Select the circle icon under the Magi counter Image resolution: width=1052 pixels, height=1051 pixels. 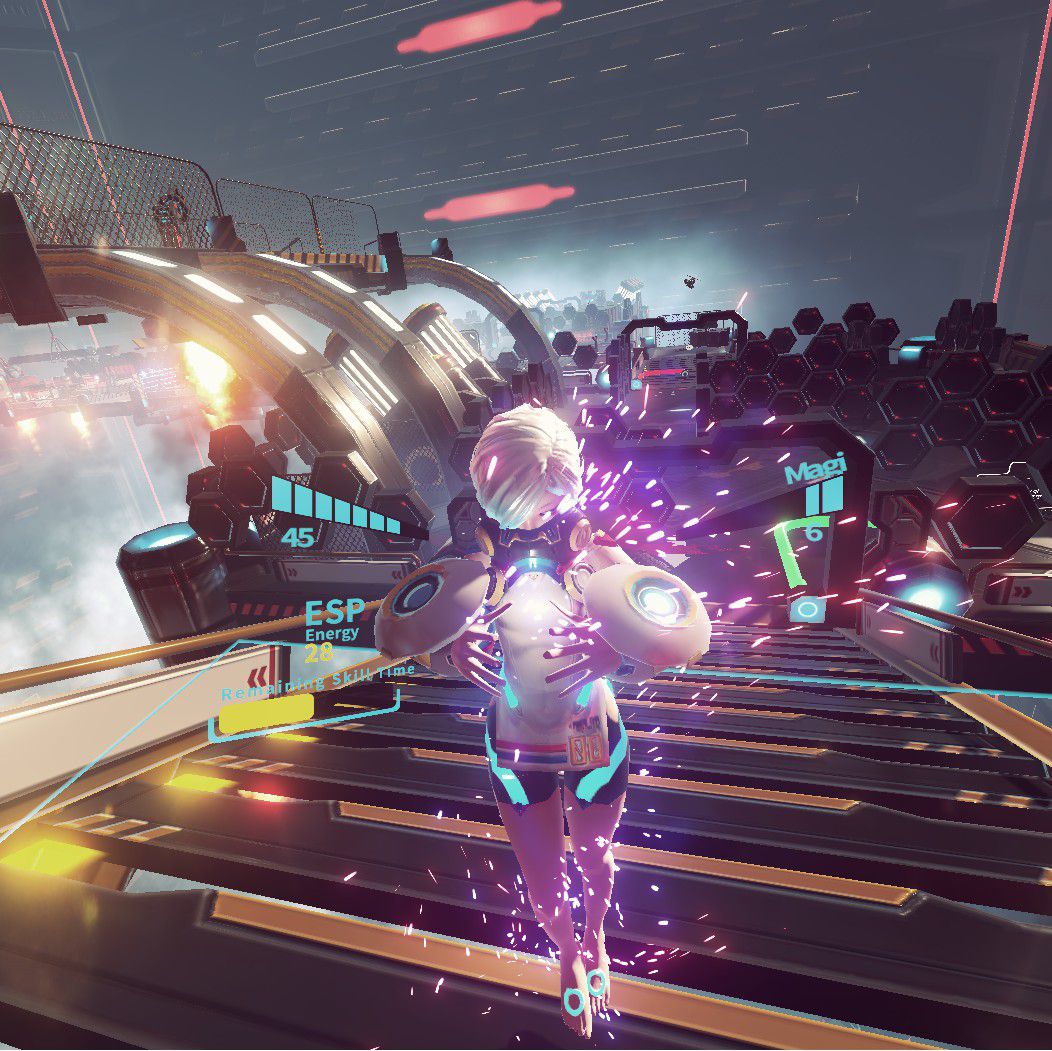point(808,608)
